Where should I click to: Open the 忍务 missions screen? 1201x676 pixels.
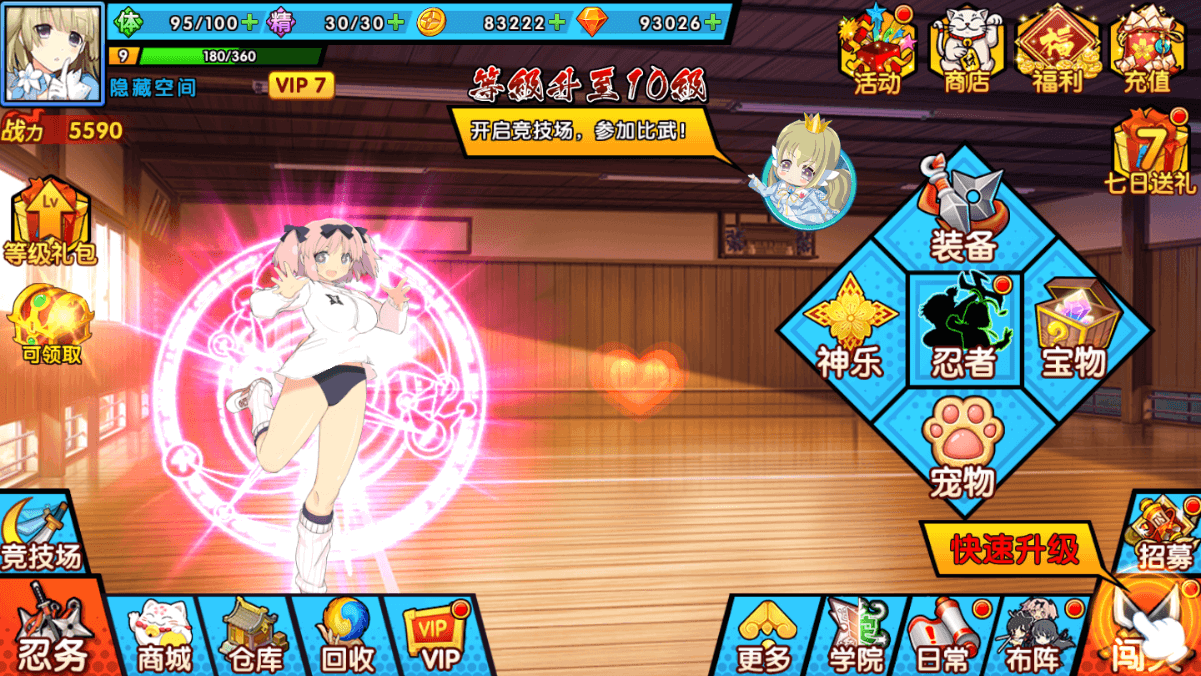coord(52,632)
